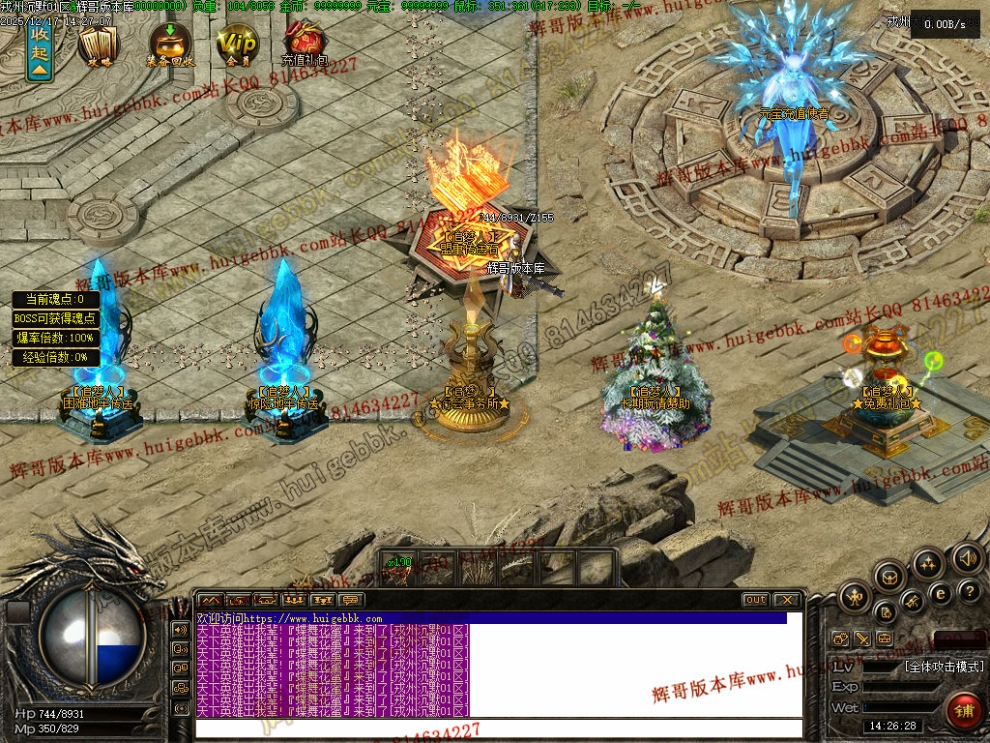Open the 充值礼包 recharge gift pack
The height and width of the screenshot is (743, 990).
(x=304, y=45)
